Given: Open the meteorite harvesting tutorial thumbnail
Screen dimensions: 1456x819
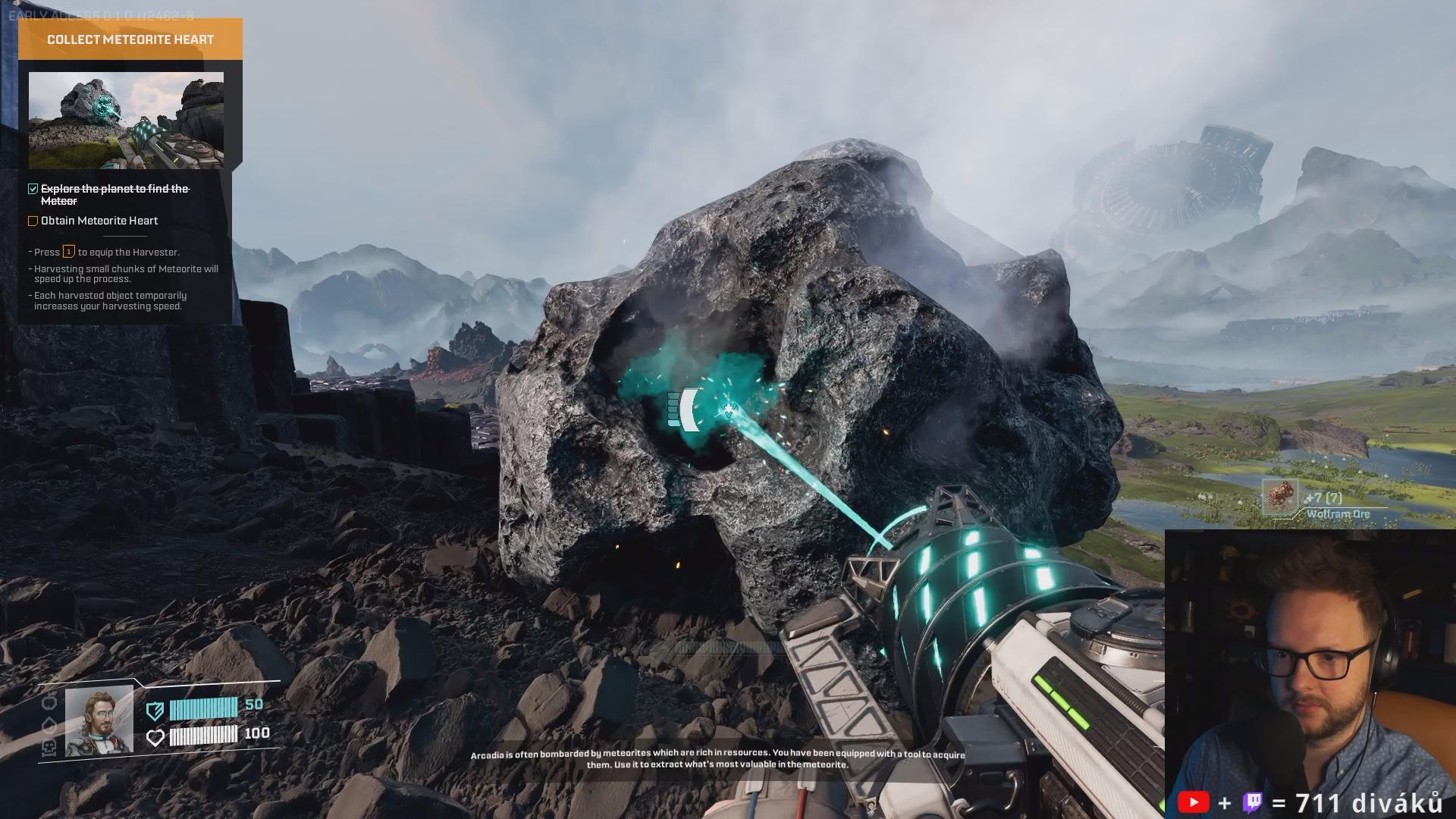Looking at the screenshot, I should tap(126, 120).
